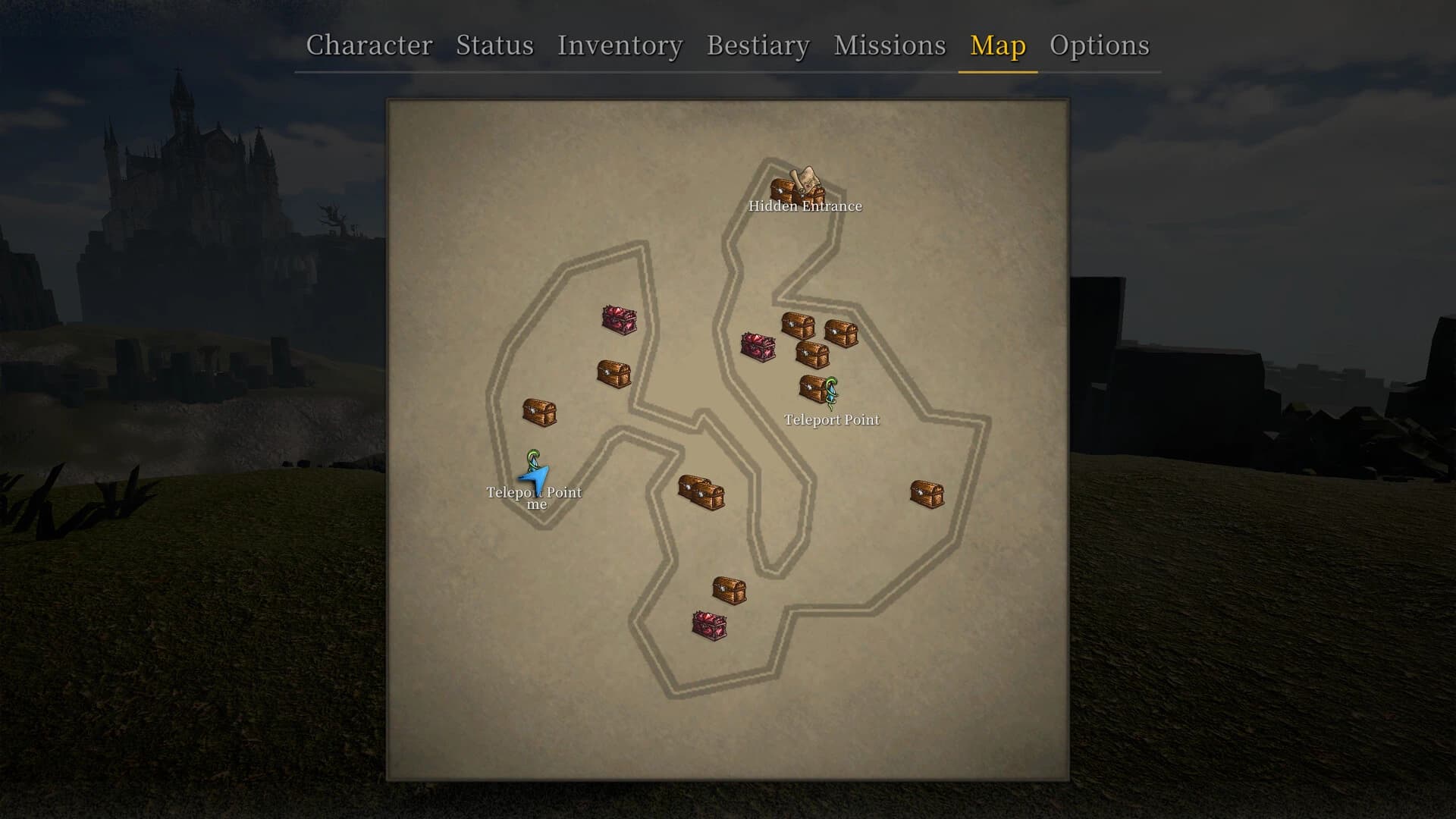Select the Status tab
This screenshot has width=1456, height=819.
[494, 45]
